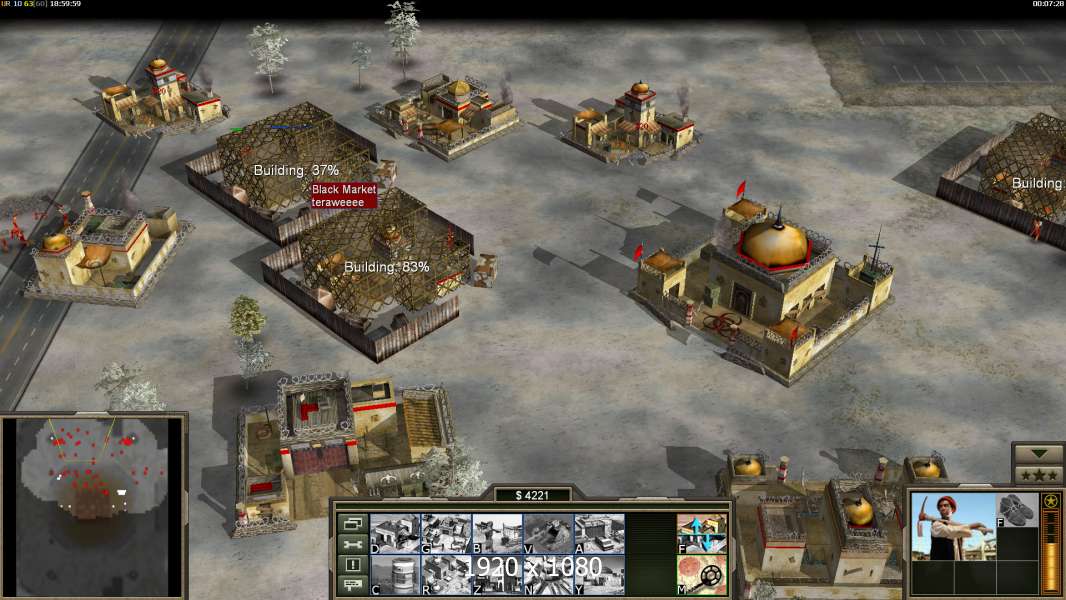This screenshot has height=600, width=1066.
Task: Choose the structure icon with hotkey G
Action: pyautogui.click(x=446, y=533)
